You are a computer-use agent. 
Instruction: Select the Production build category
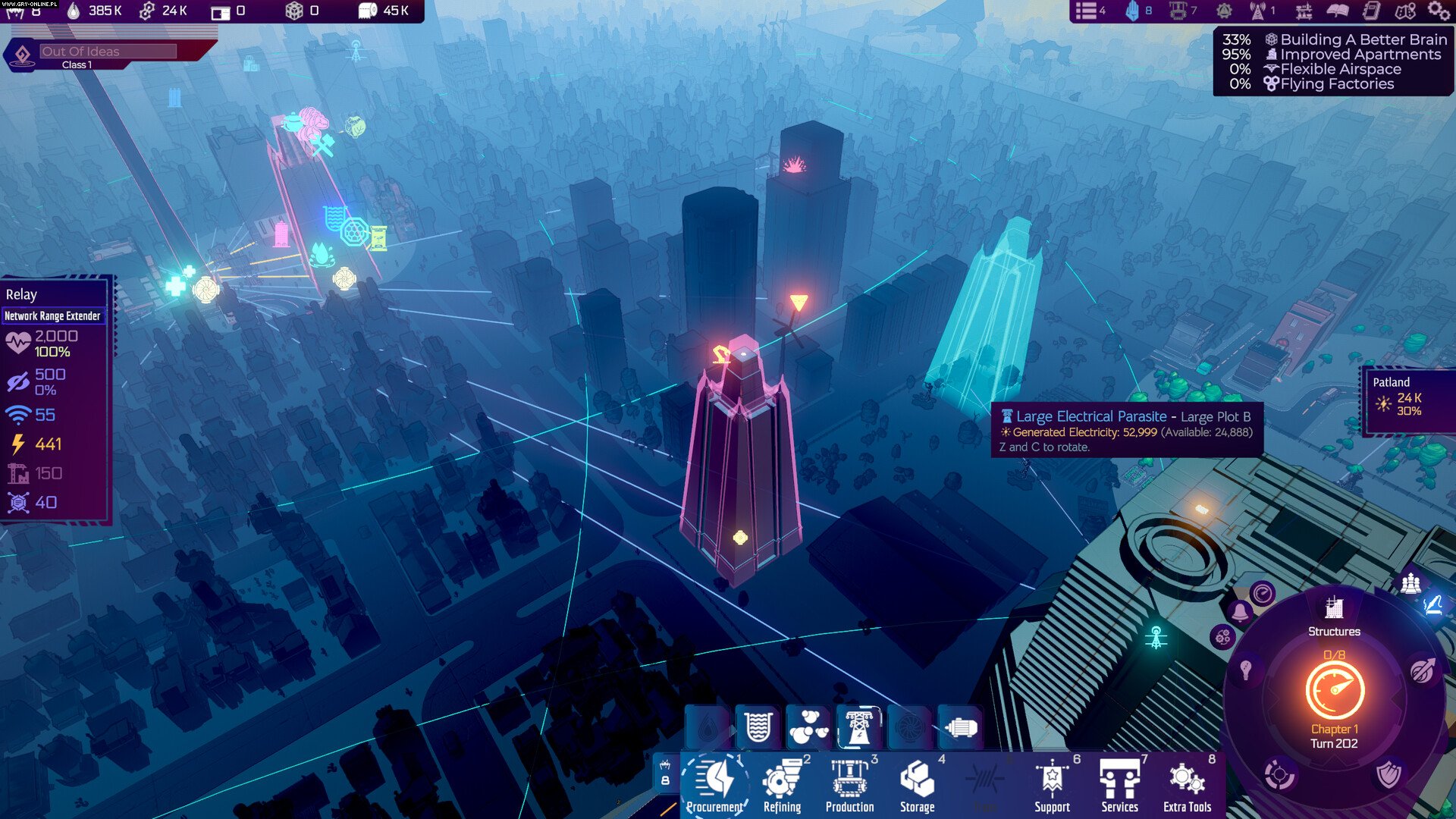tap(849, 785)
